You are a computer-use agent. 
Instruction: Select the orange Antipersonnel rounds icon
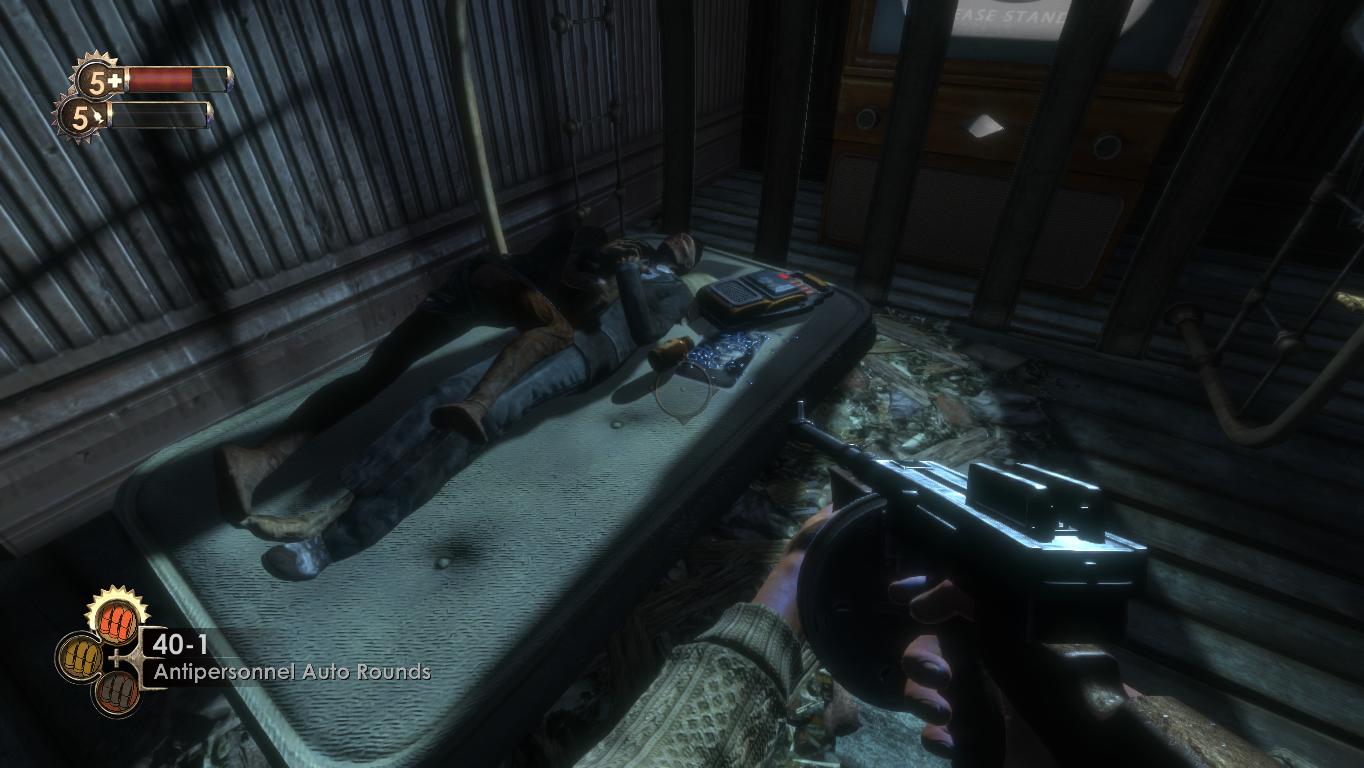tap(116, 621)
